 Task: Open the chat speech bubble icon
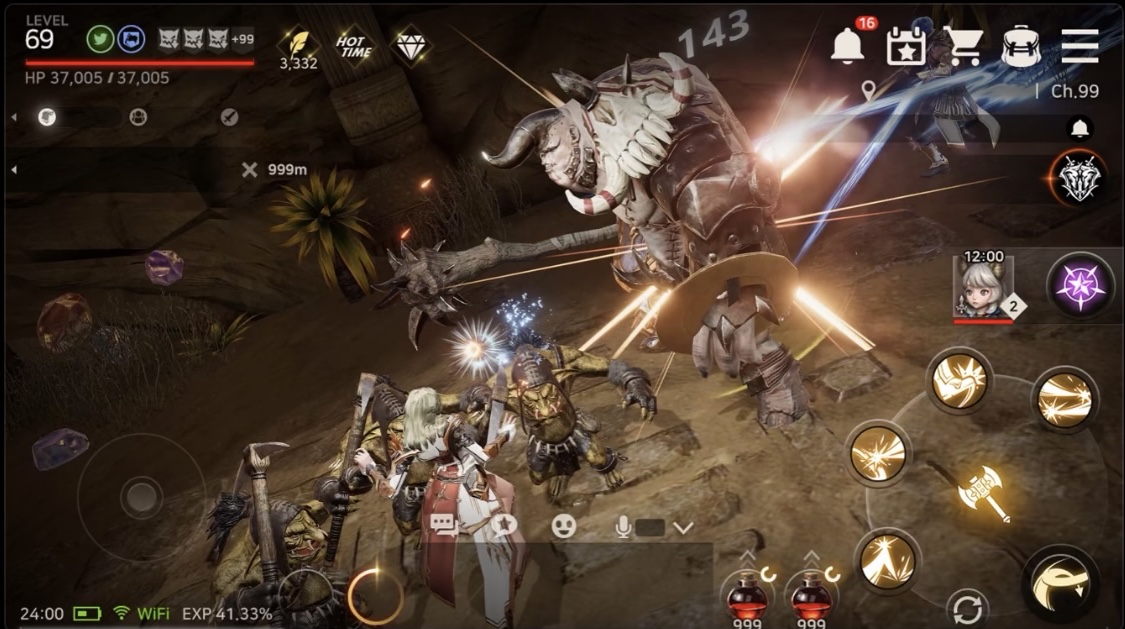pos(443,526)
